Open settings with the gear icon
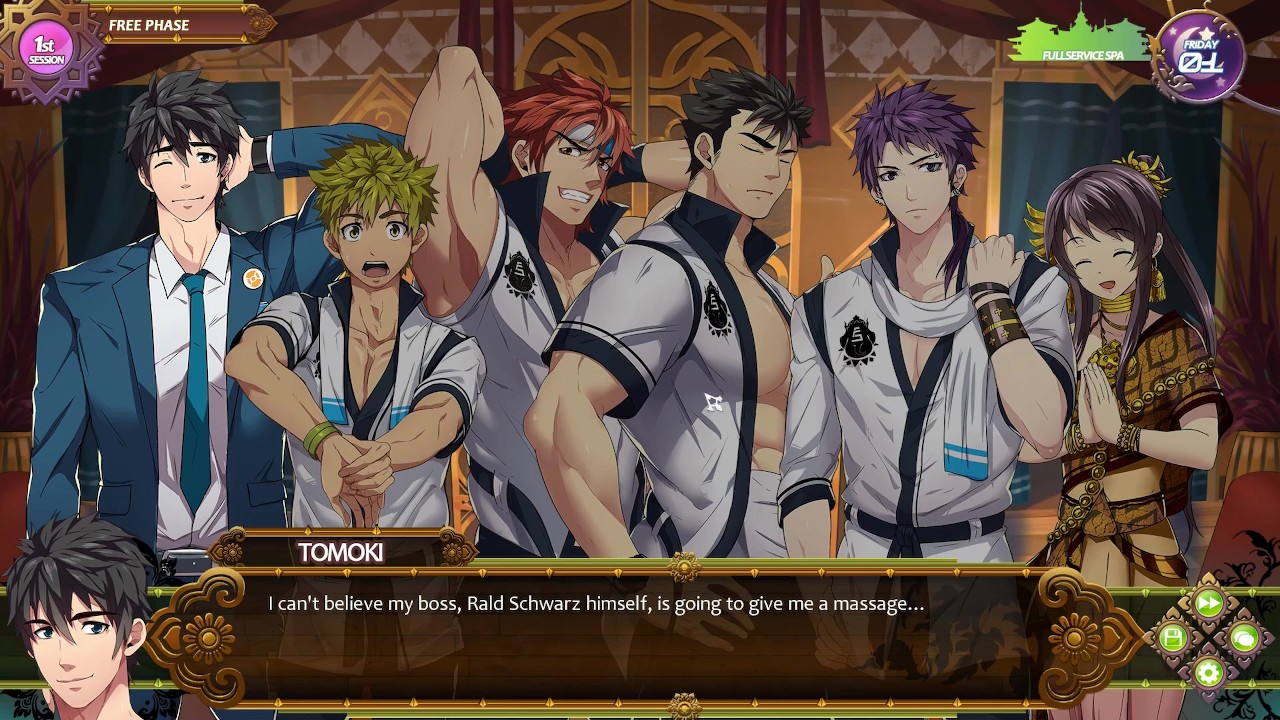Screen dimensions: 1280x720 [1208, 672]
